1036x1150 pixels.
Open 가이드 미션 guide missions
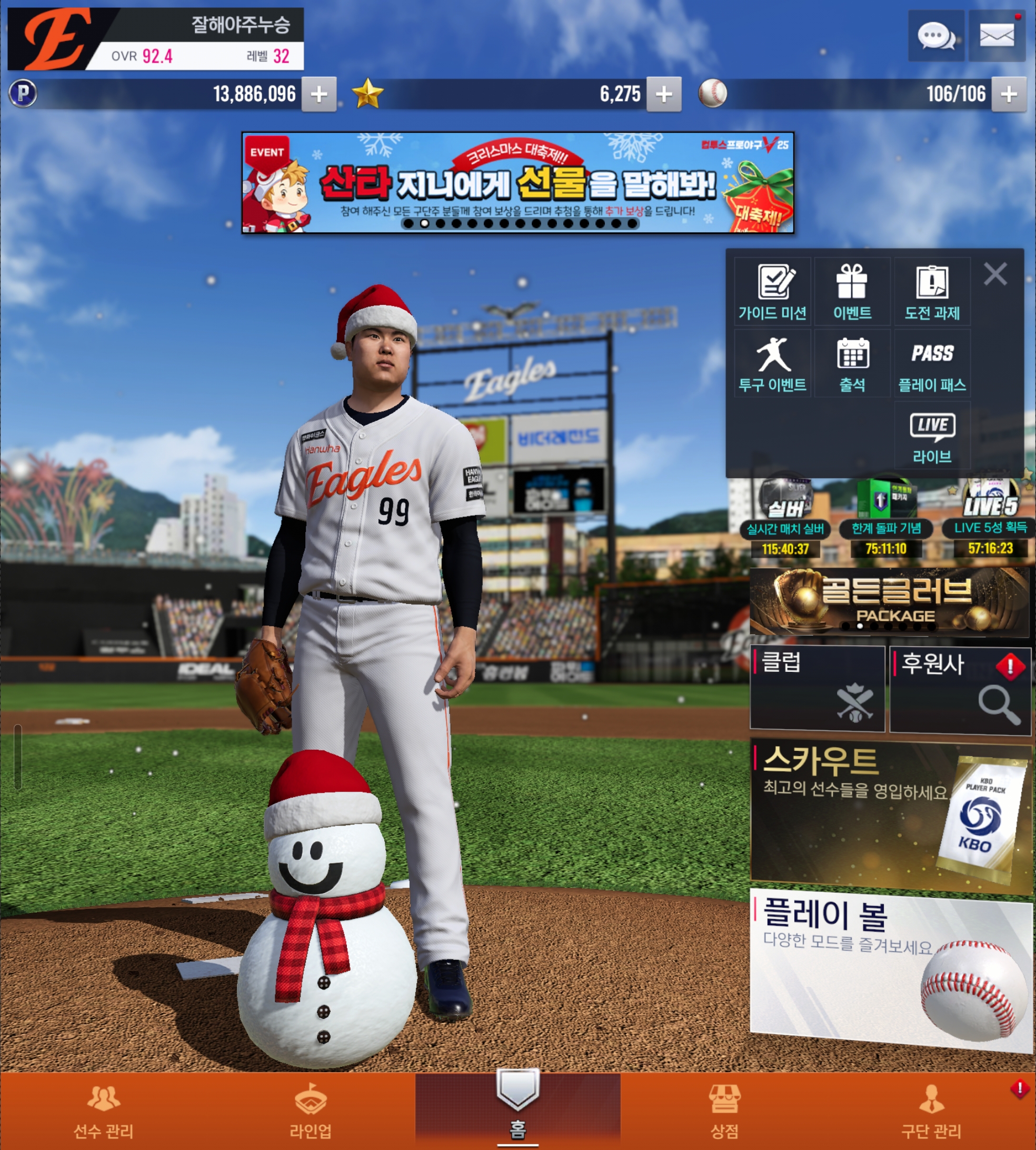coord(772,292)
